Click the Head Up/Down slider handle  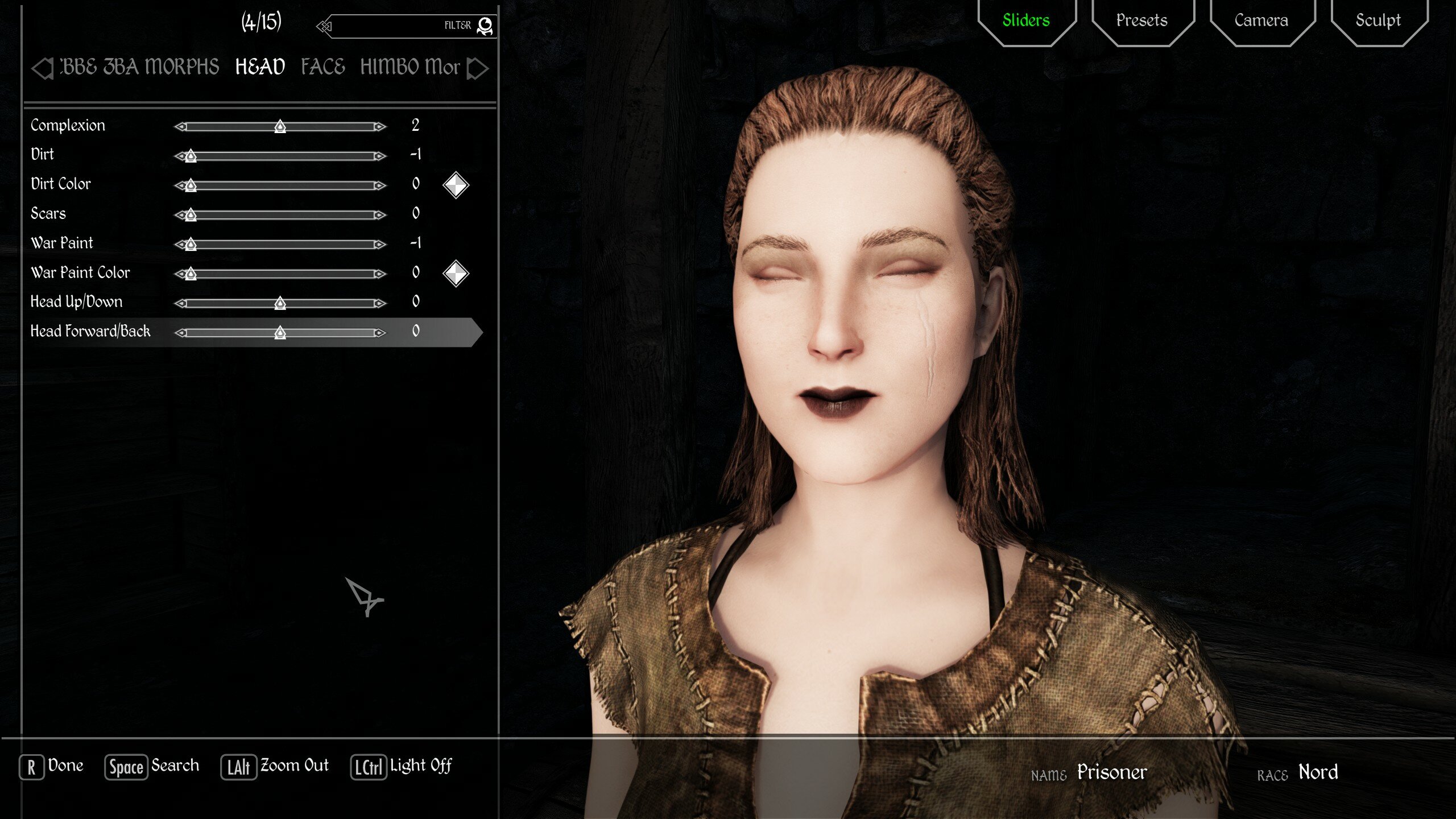(280, 303)
